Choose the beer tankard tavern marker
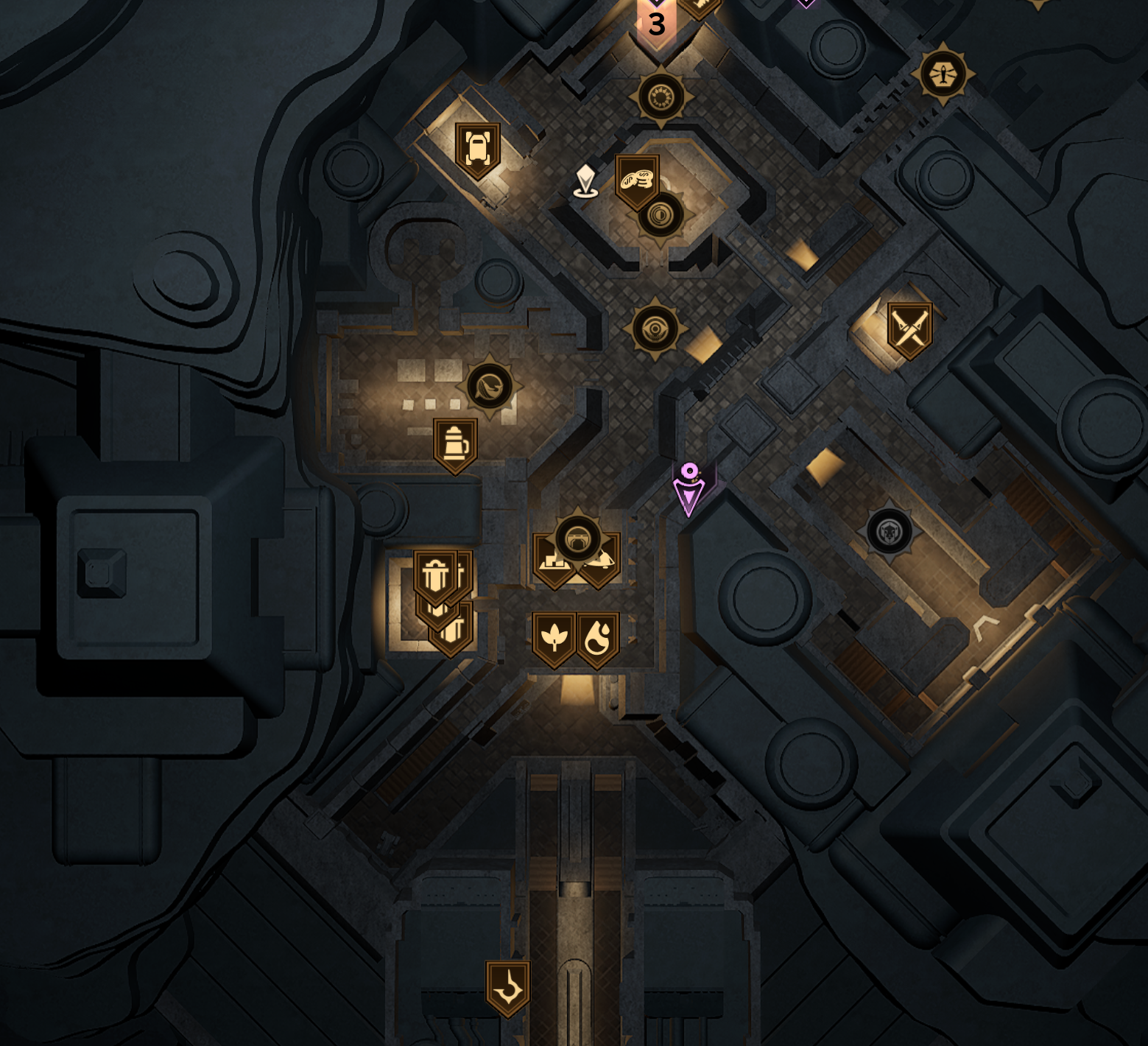Screen dimensions: 1148x1046 point(455,443)
